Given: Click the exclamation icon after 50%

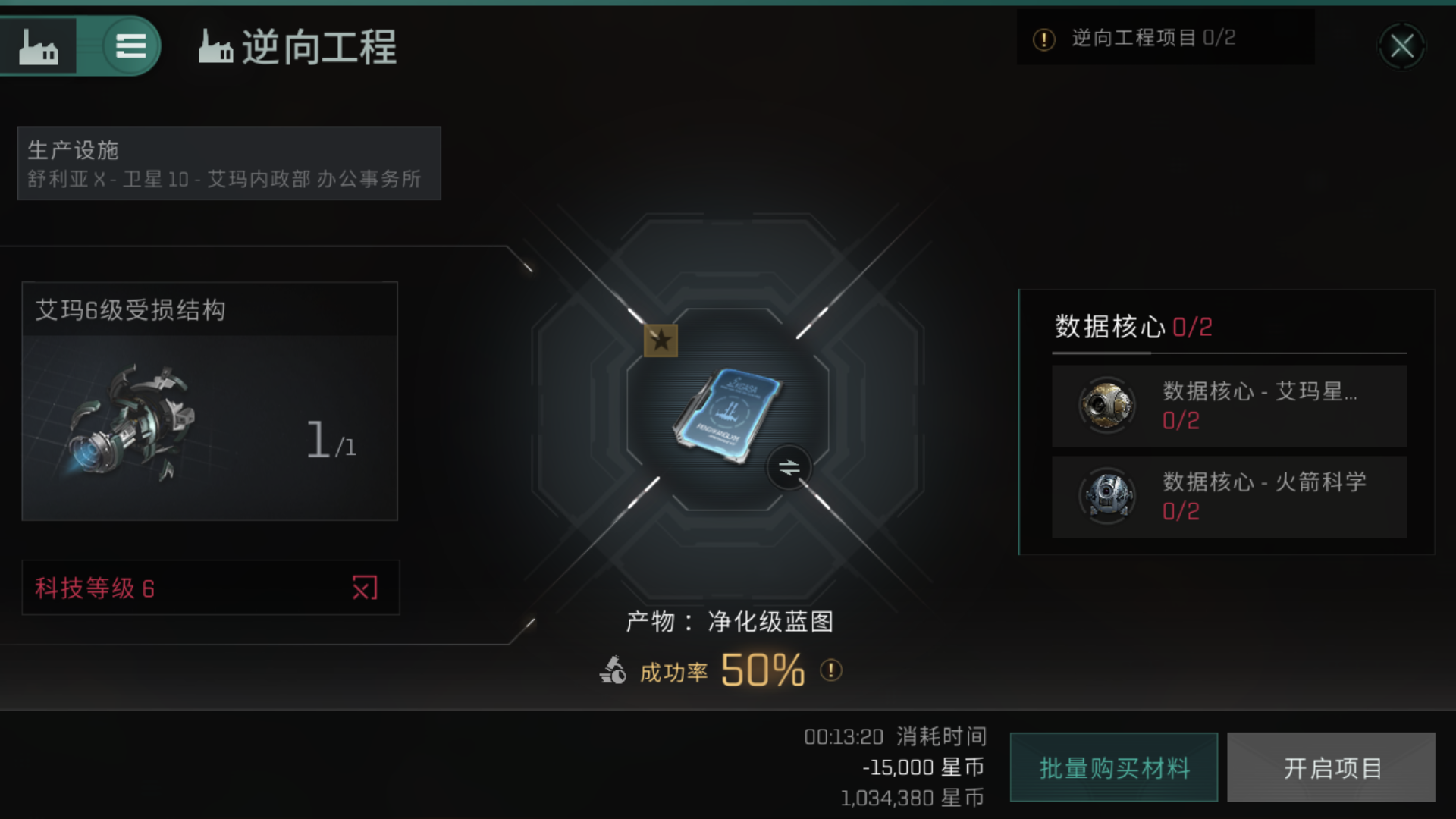Looking at the screenshot, I should tap(830, 670).
